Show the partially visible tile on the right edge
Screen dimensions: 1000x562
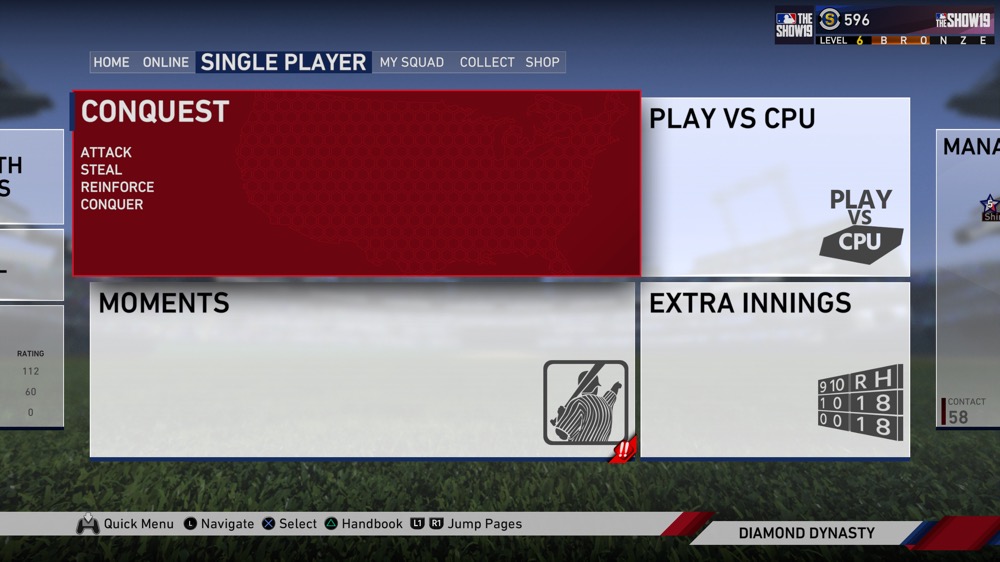[969, 278]
